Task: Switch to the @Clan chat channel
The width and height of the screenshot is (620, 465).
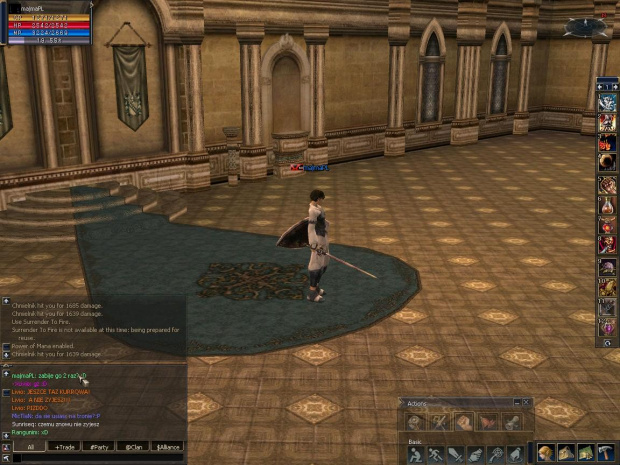Action: 132,447
